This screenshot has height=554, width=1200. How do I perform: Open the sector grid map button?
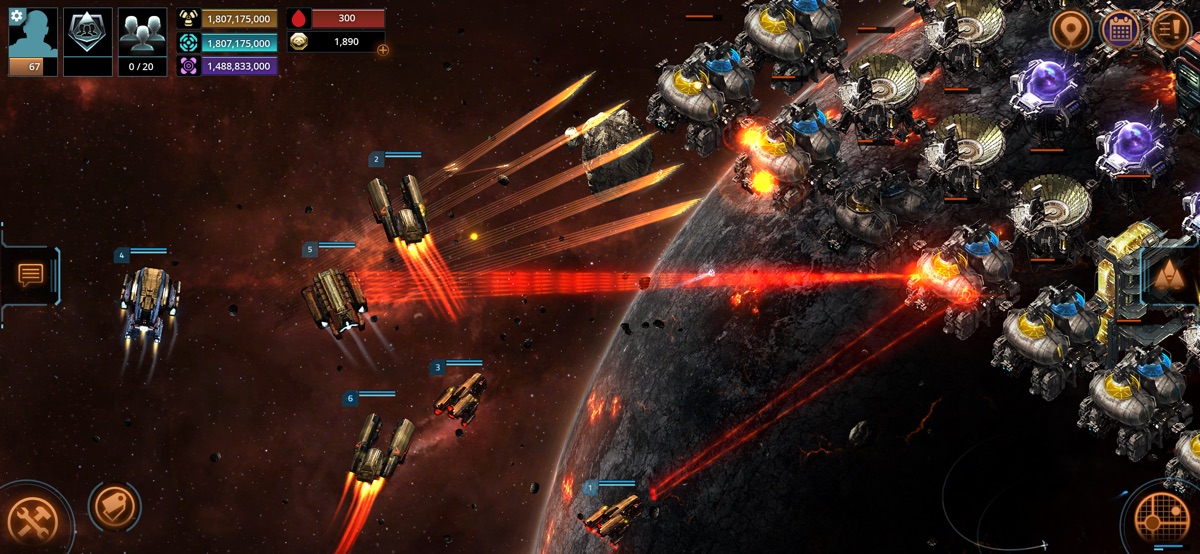tap(1164, 518)
